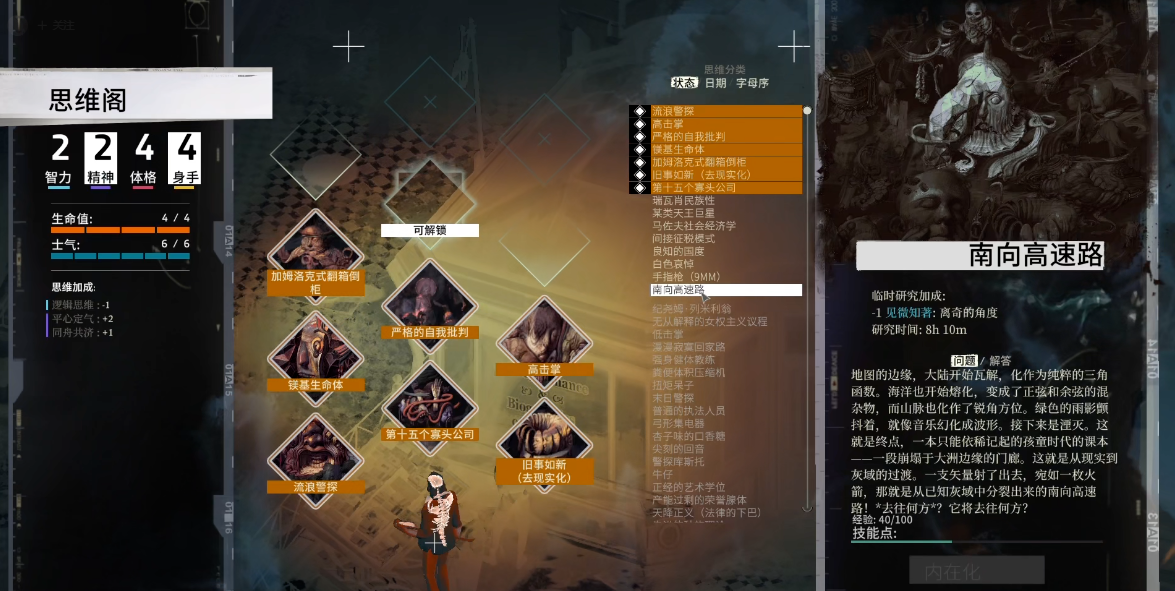Viewport: 1175px width, 591px height.
Task: Sort thoughts by 字母序
Action: point(752,83)
